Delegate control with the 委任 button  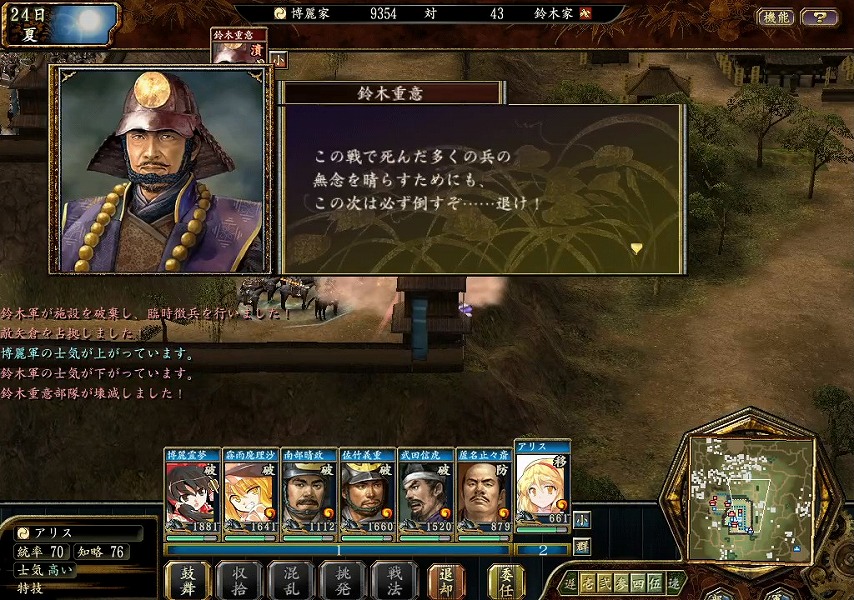pos(506,579)
